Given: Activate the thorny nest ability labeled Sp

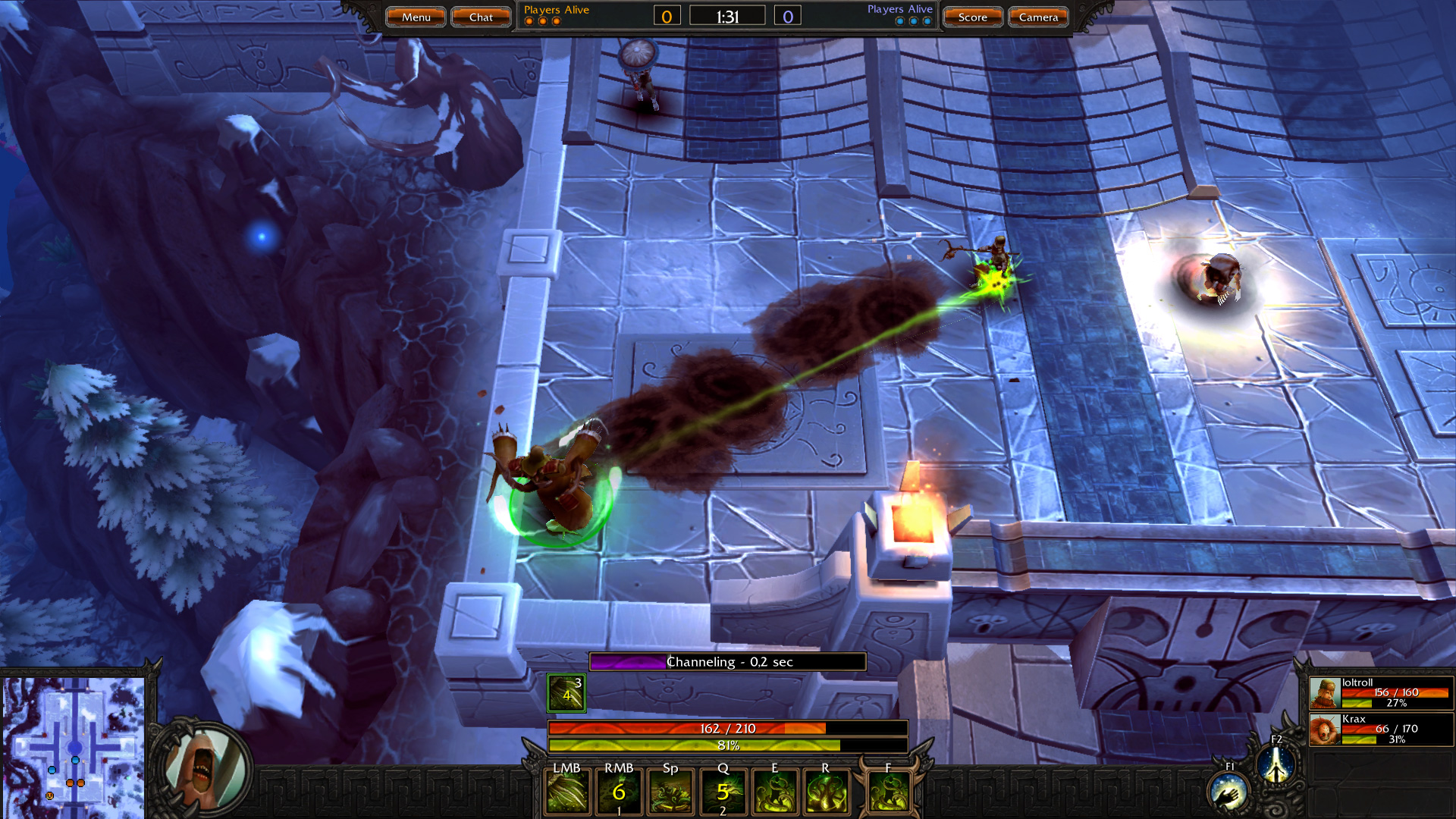Looking at the screenshot, I should coord(671,792).
